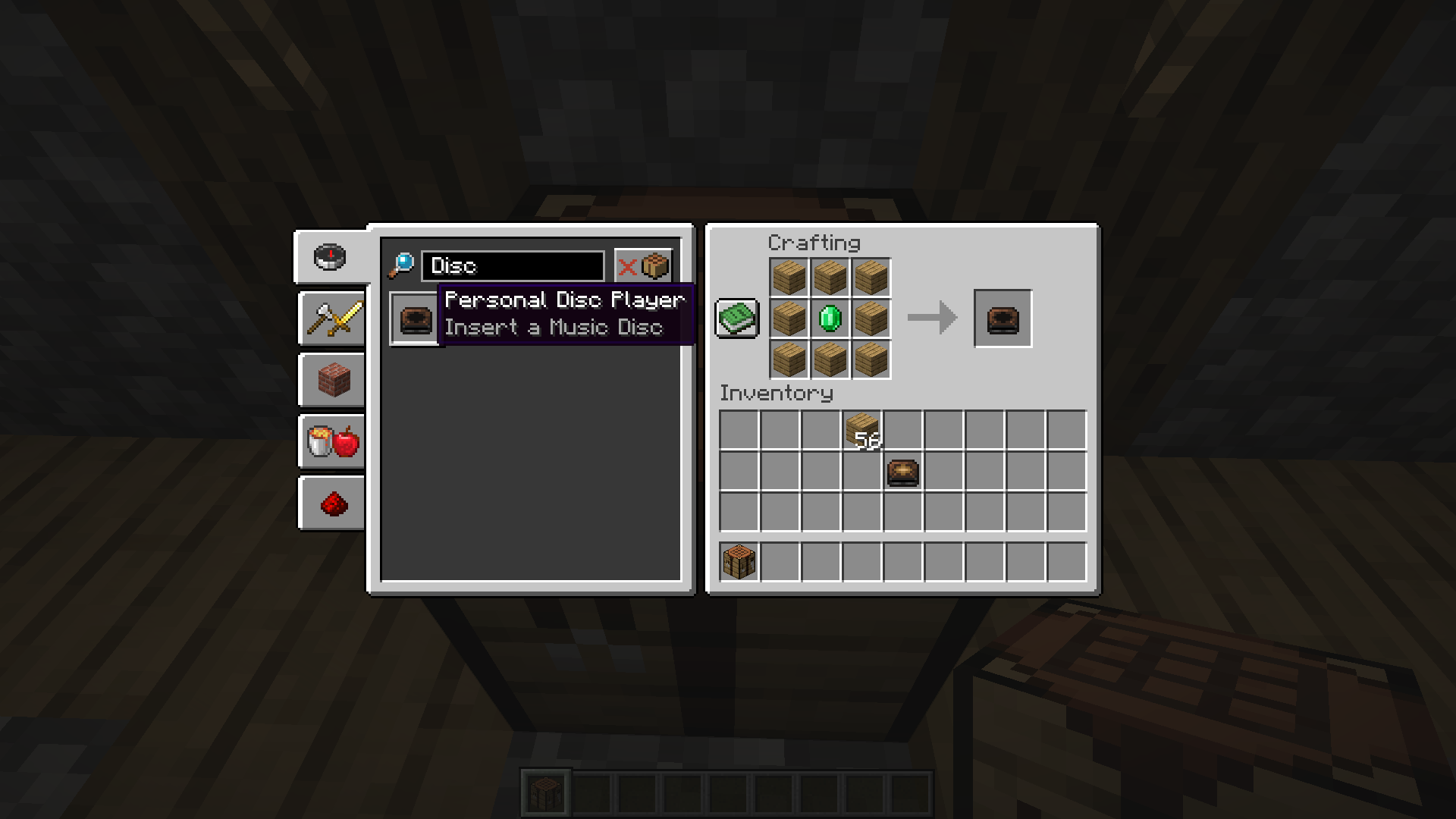The image size is (1456, 819).
Task: Pick up the stack of 56 planks
Action: [x=862, y=431]
